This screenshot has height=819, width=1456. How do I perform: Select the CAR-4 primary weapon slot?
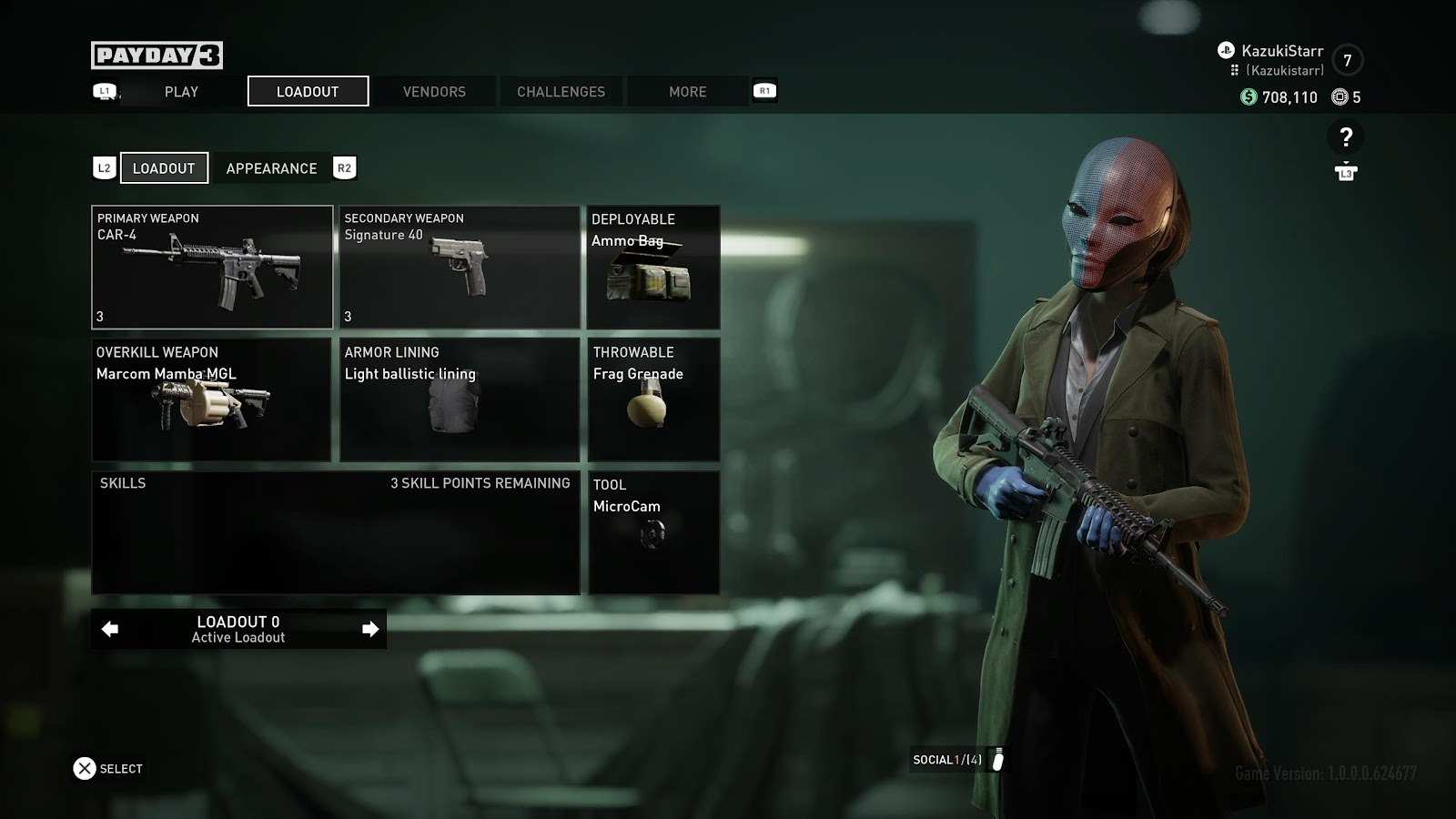click(212, 267)
